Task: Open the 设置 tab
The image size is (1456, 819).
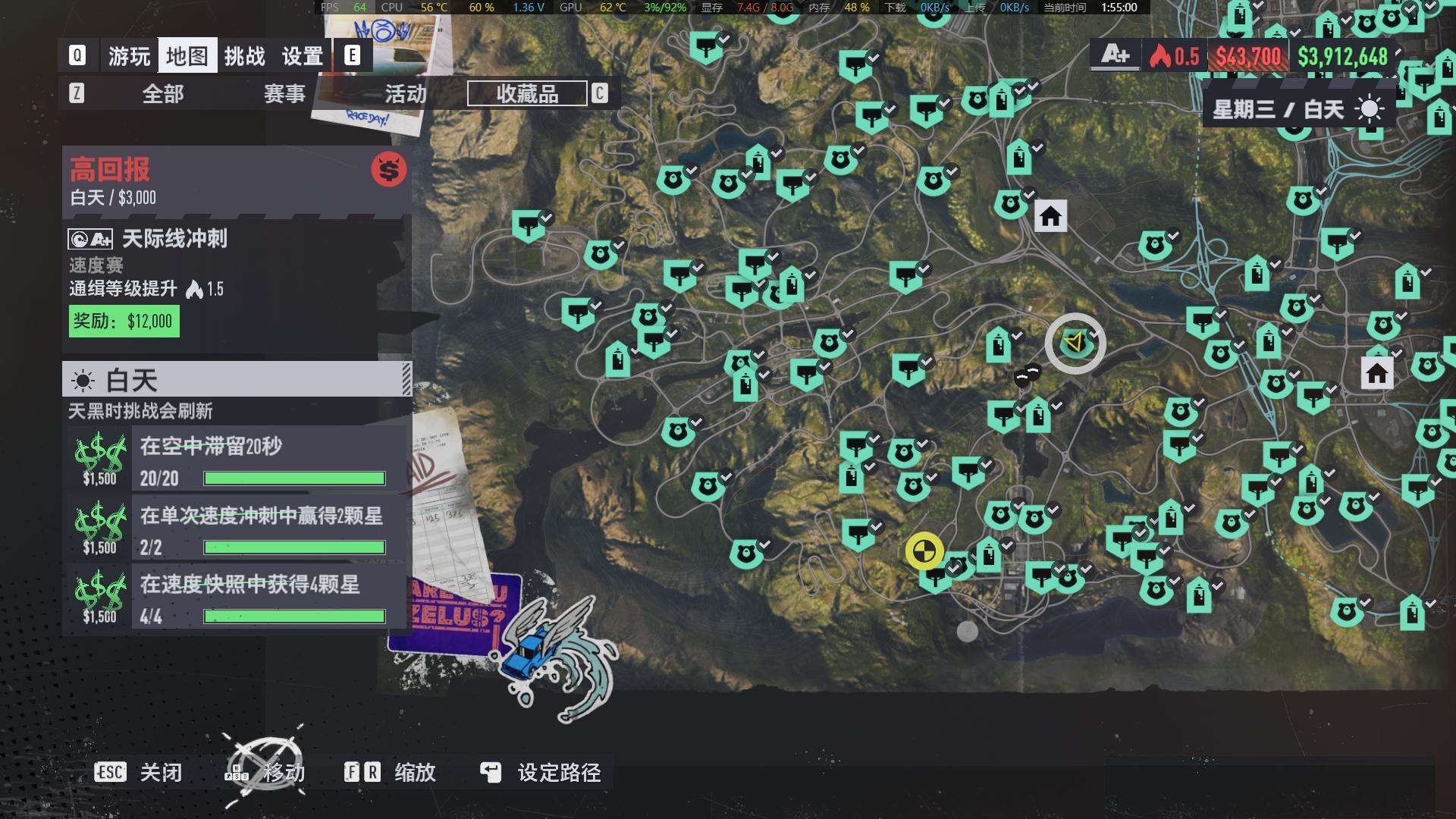Action: (303, 56)
